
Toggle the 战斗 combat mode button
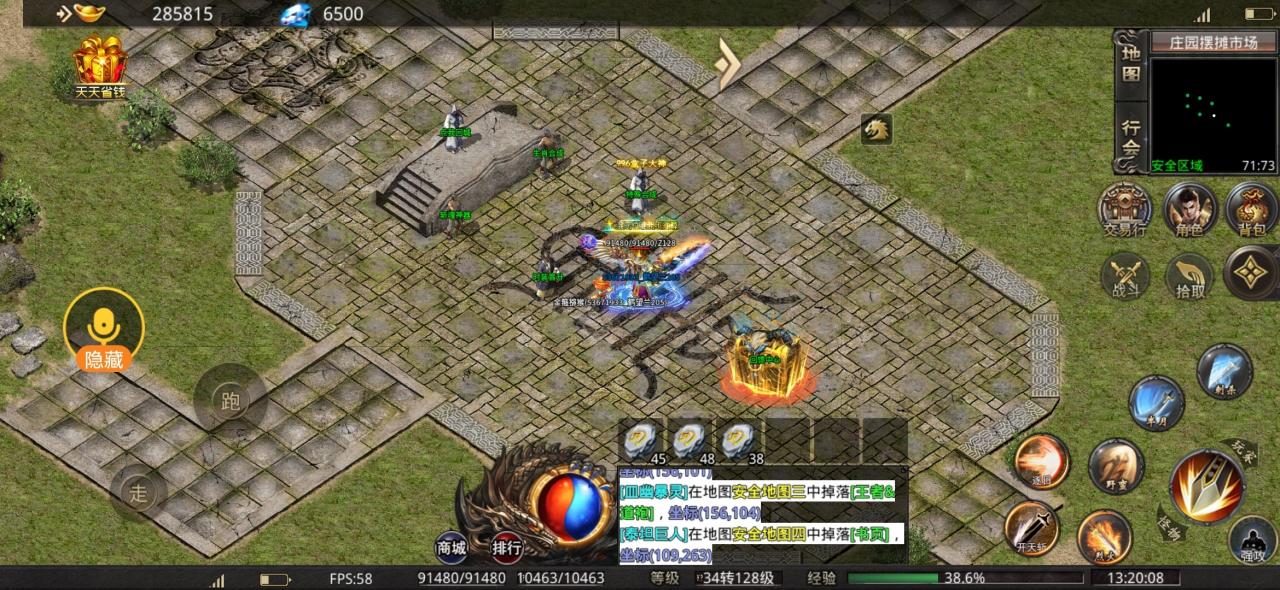pyautogui.click(x=1124, y=274)
